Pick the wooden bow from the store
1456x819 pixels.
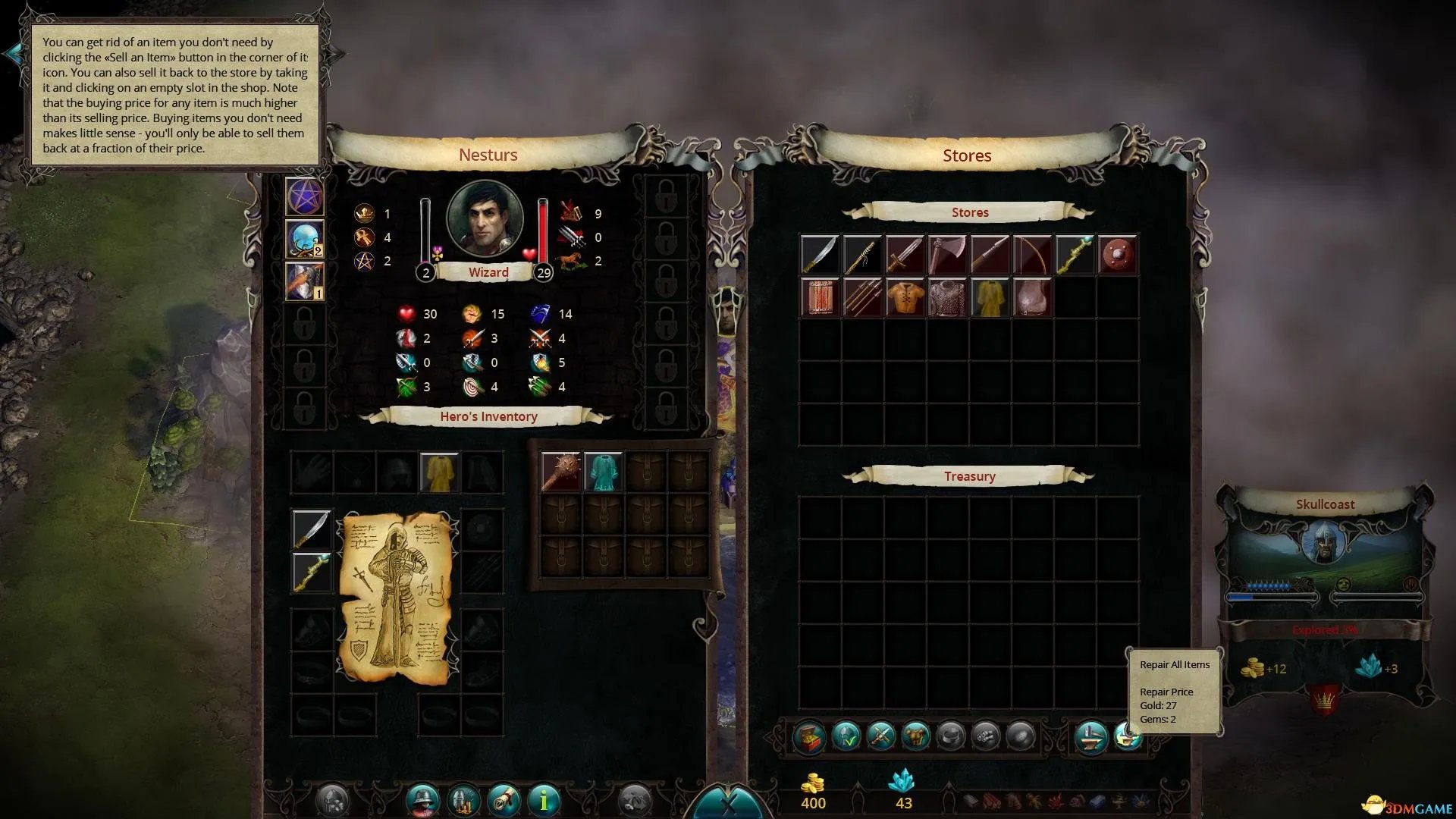click(x=1032, y=255)
